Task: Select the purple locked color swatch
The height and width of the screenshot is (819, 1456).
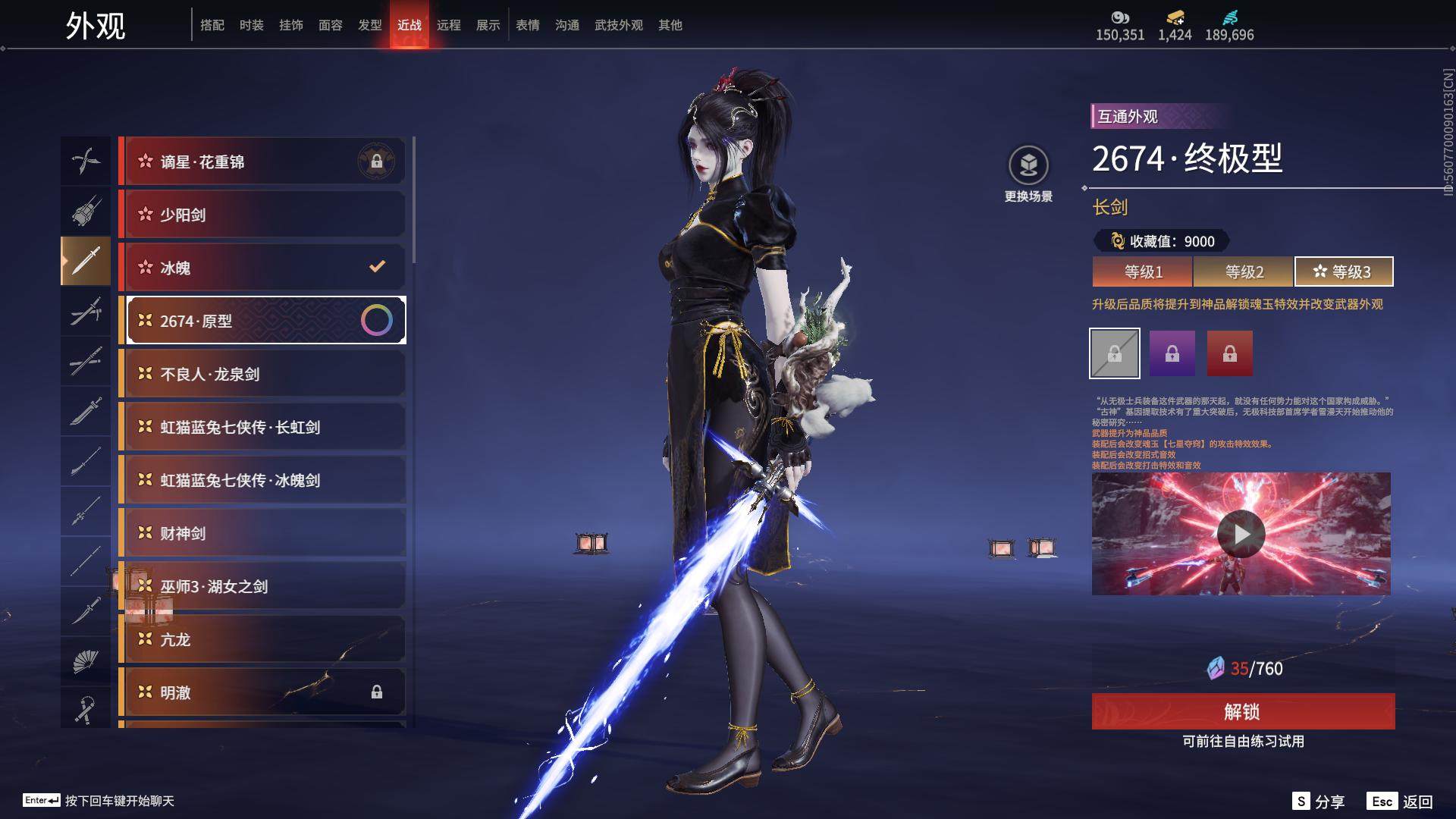Action: tap(1172, 353)
